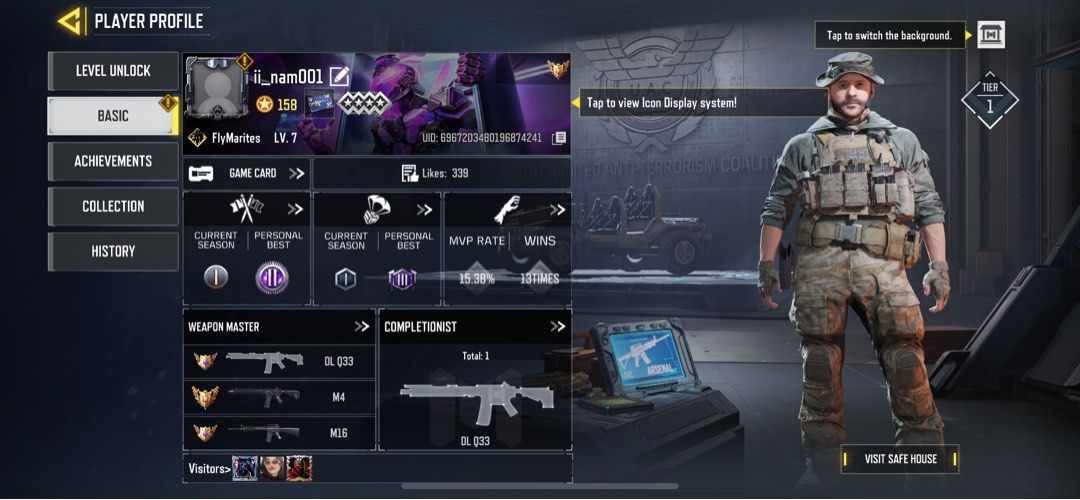
Task: View the History tab
Action: pyautogui.click(x=113, y=251)
